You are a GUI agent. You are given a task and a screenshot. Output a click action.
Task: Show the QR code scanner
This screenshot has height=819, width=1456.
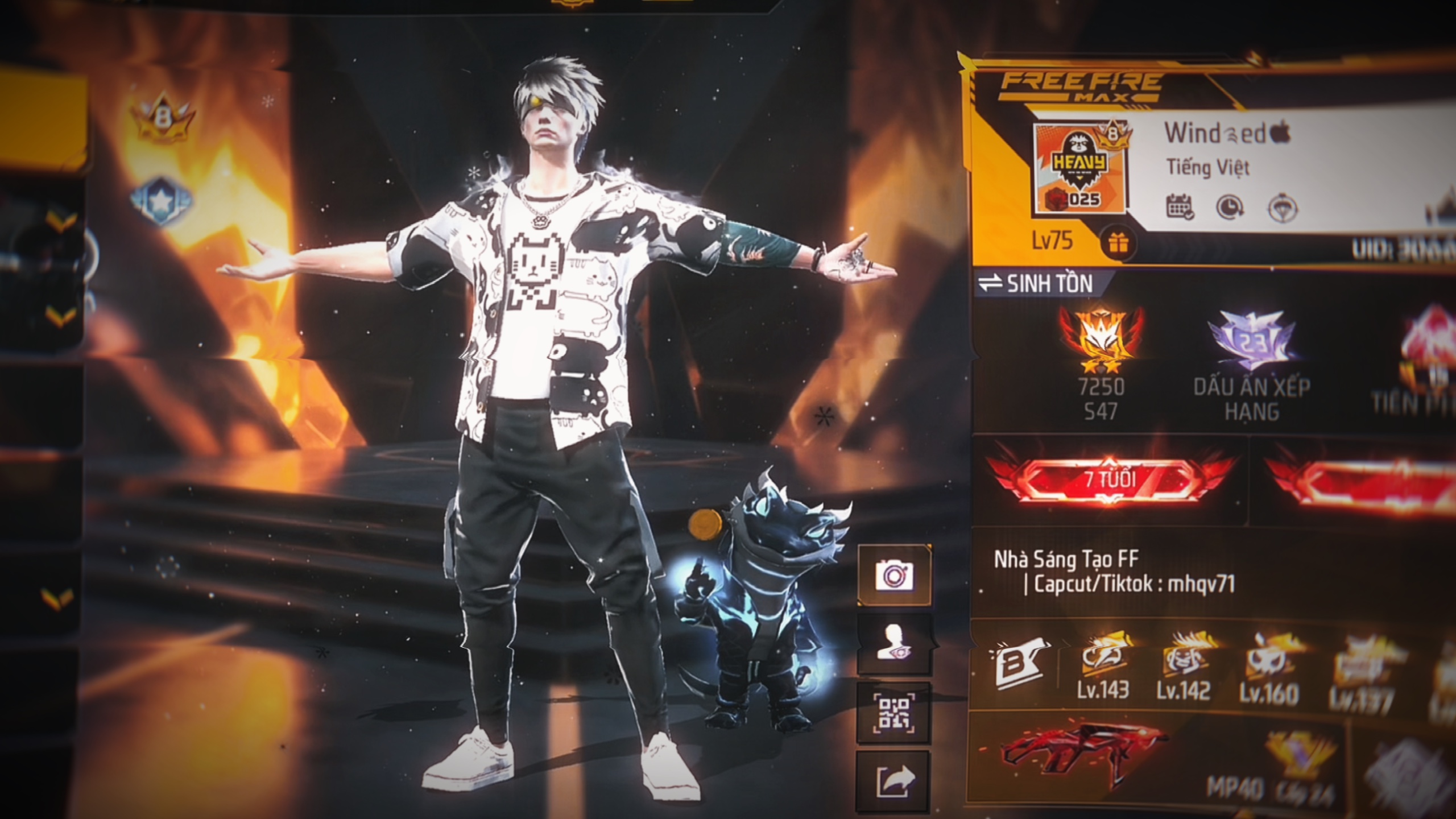click(x=894, y=713)
